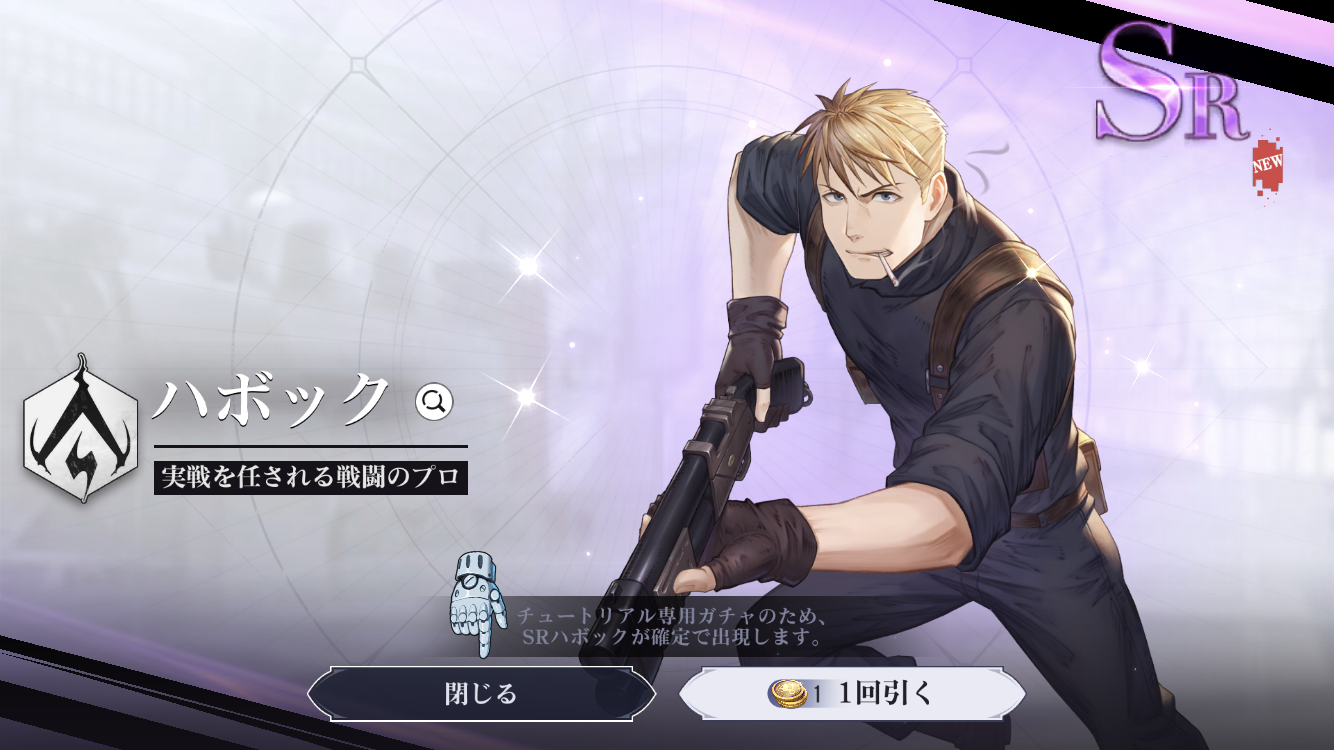
Task: Close the gacha result with 閉じる
Action: click(x=481, y=694)
